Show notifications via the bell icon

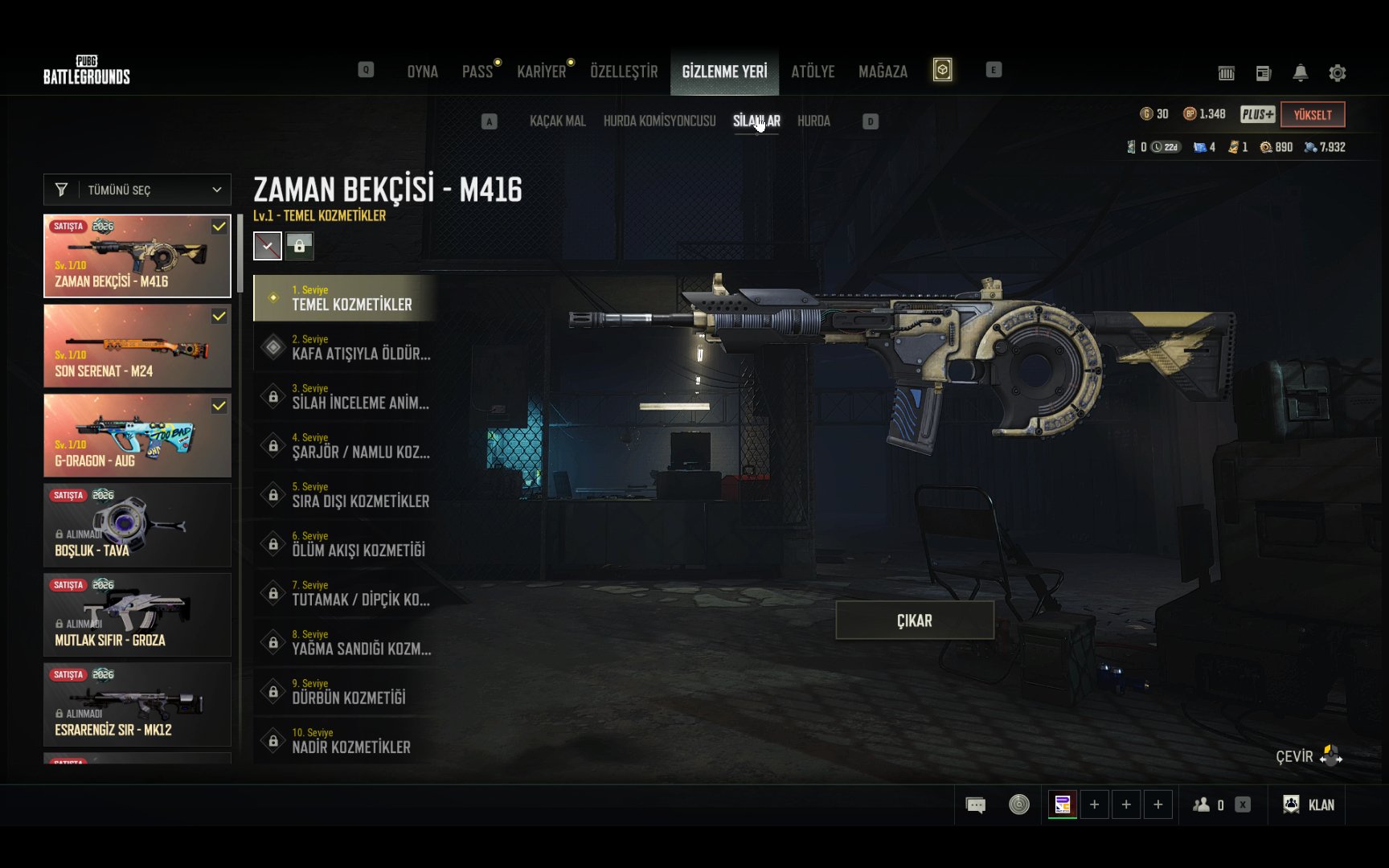click(1300, 73)
